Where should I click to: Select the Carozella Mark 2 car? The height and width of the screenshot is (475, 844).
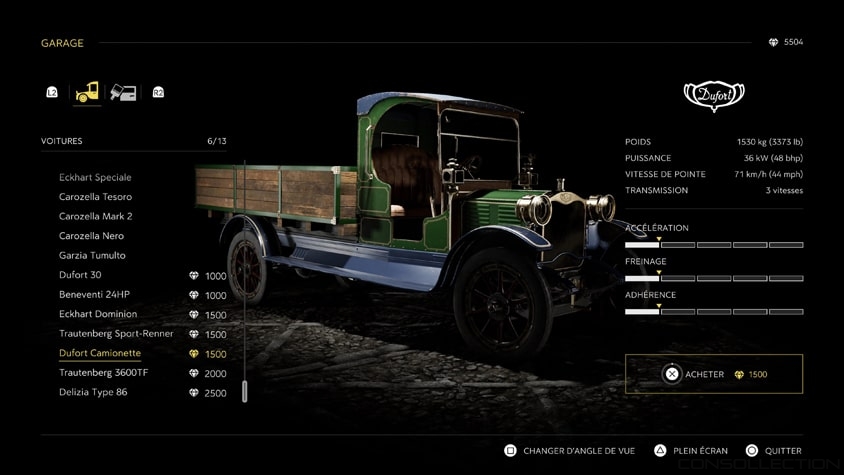95,216
